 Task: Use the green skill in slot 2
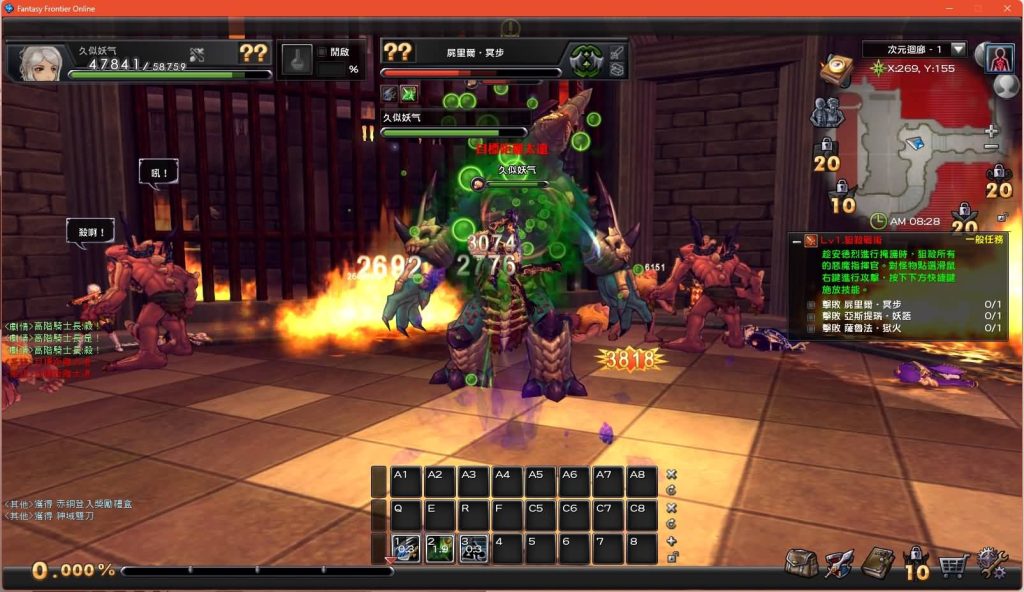click(x=440, y=549)
